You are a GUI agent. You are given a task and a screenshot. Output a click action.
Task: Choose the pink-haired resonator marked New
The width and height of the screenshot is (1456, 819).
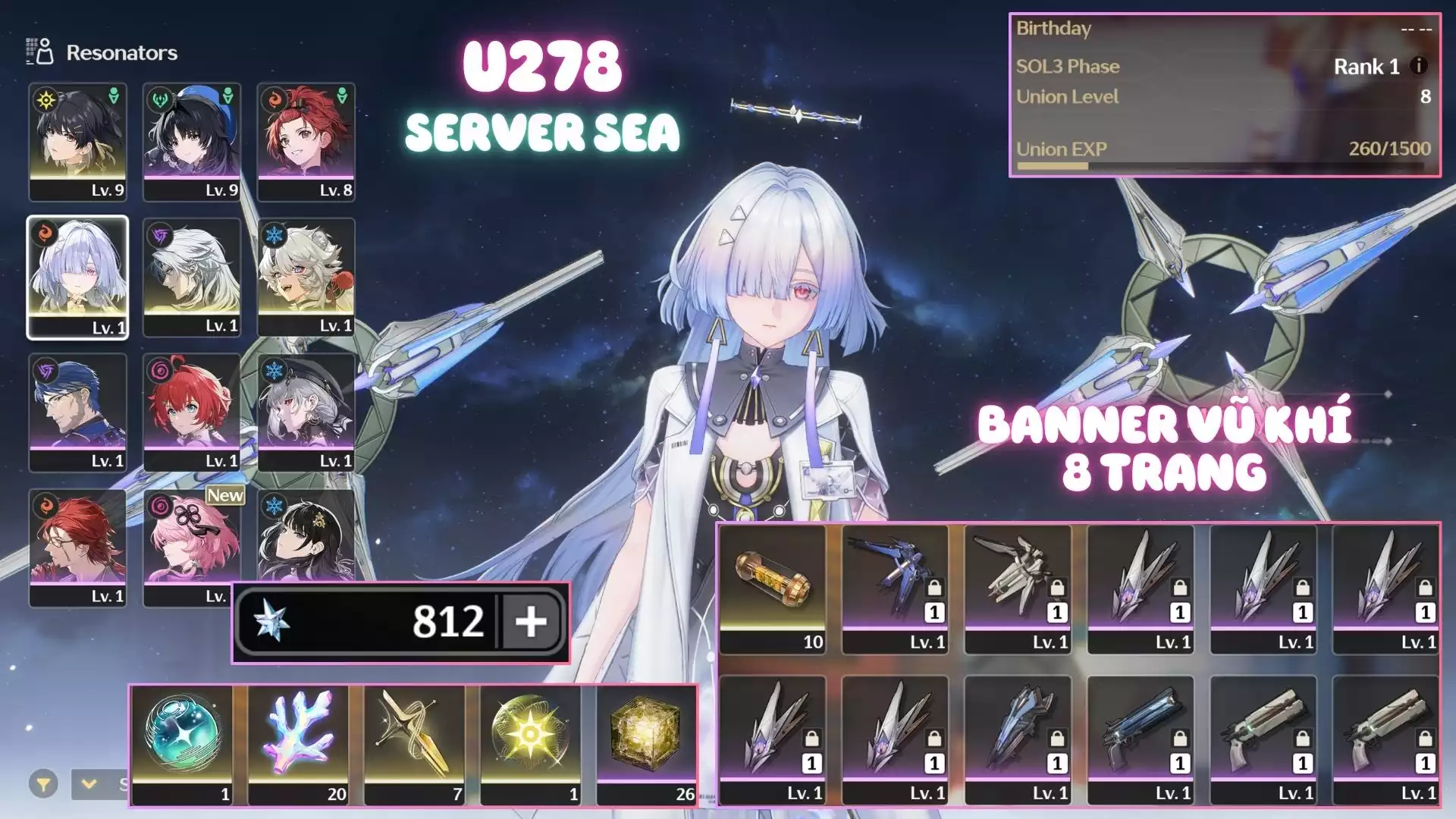192,548
